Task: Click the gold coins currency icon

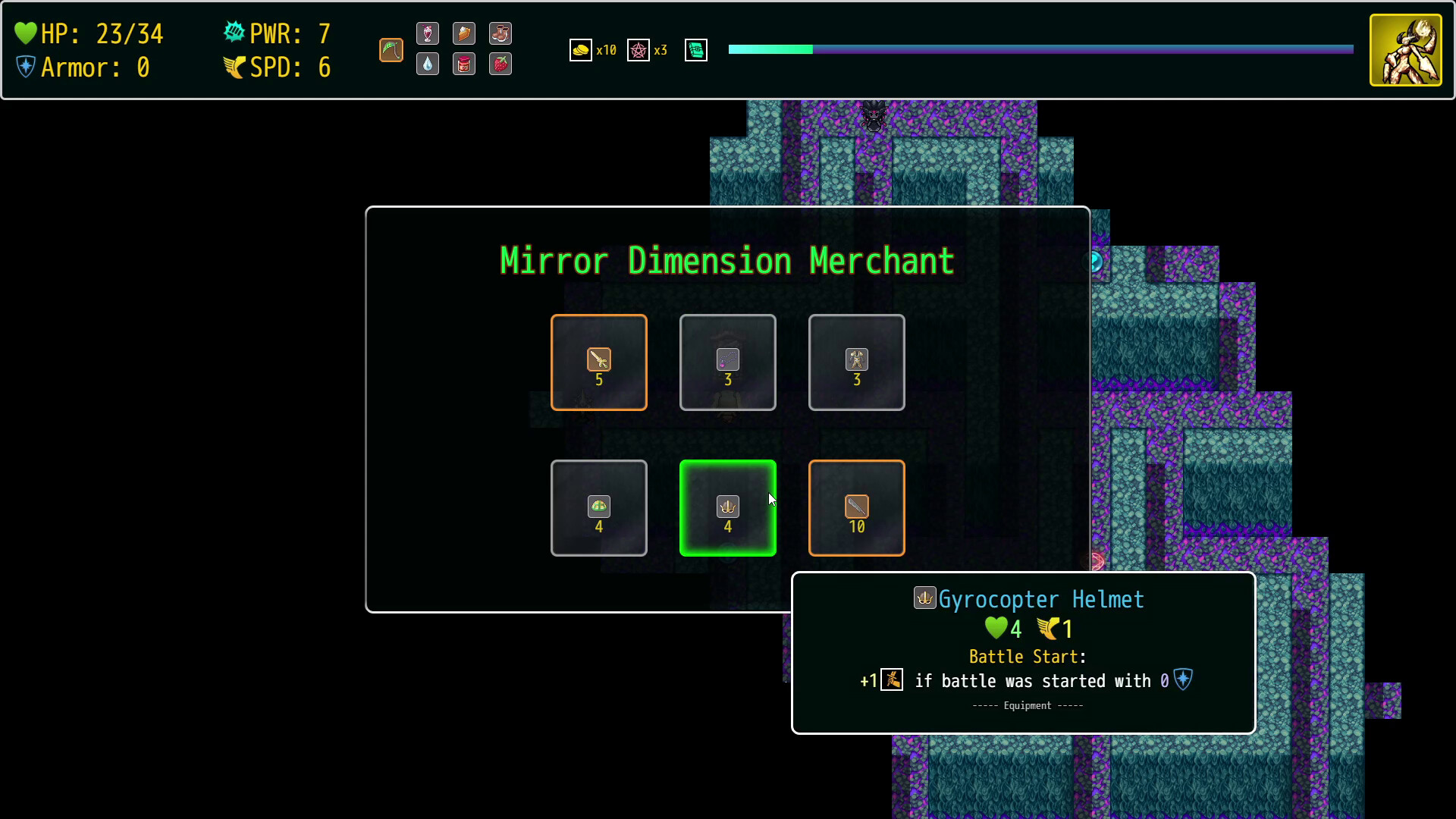Action: click(x=580, y=50)
